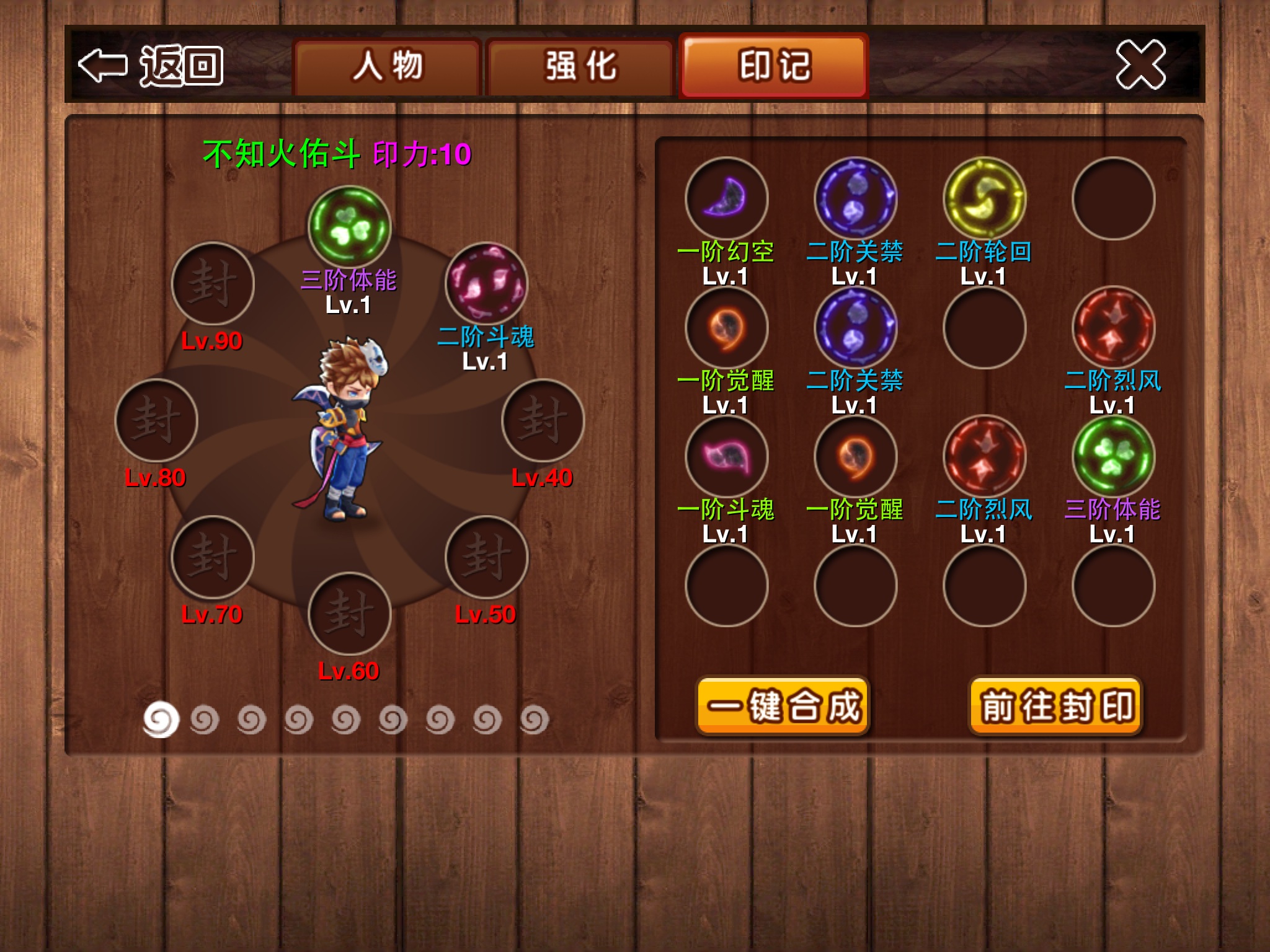Select the yellow 二阶轮回 mark
Image resolution: width=1270 pixels, height=952 pixels.
pyautogui.click(x=984, y=198)
